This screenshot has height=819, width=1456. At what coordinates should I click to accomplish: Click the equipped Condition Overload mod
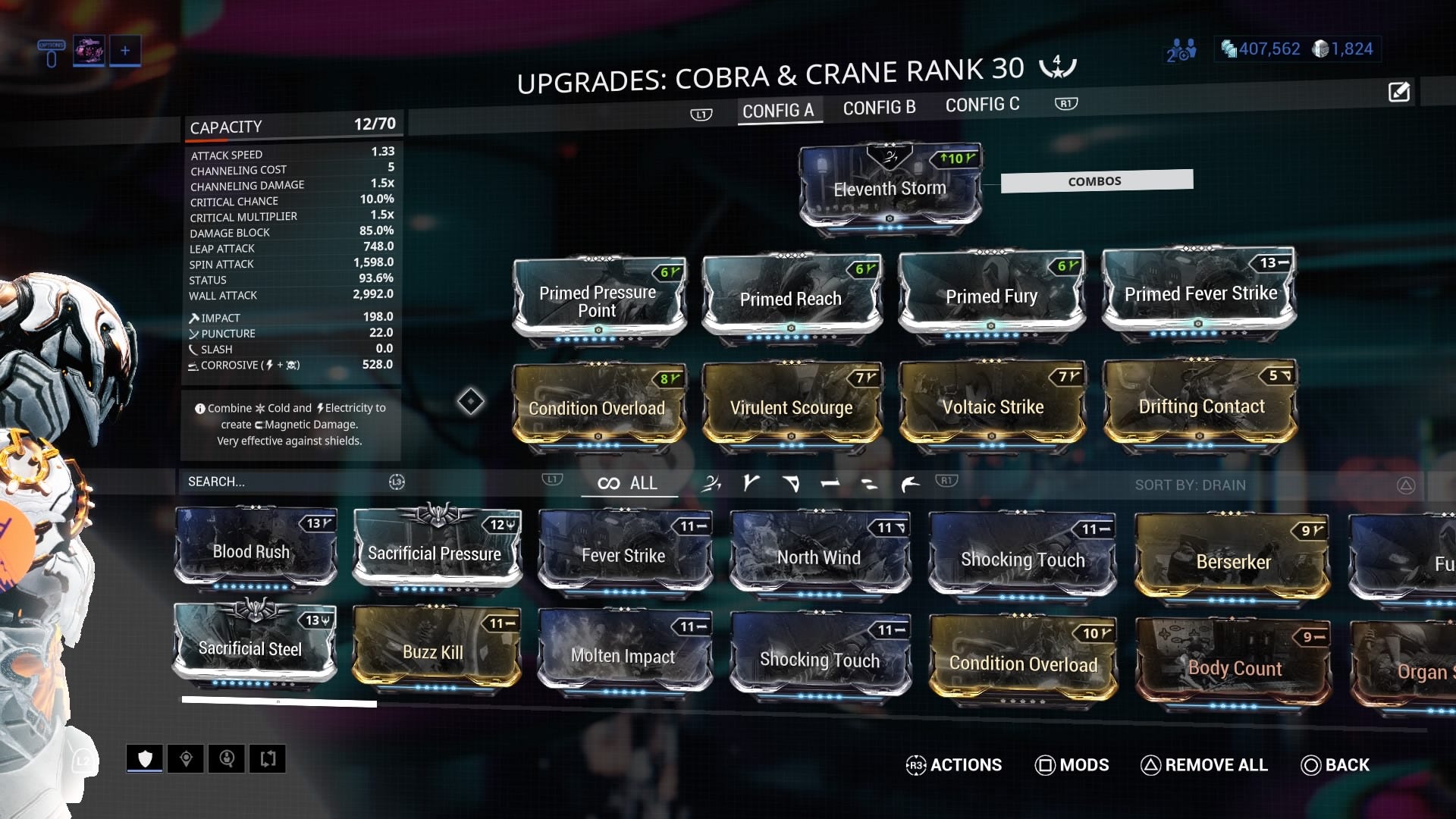pos(597,407)
